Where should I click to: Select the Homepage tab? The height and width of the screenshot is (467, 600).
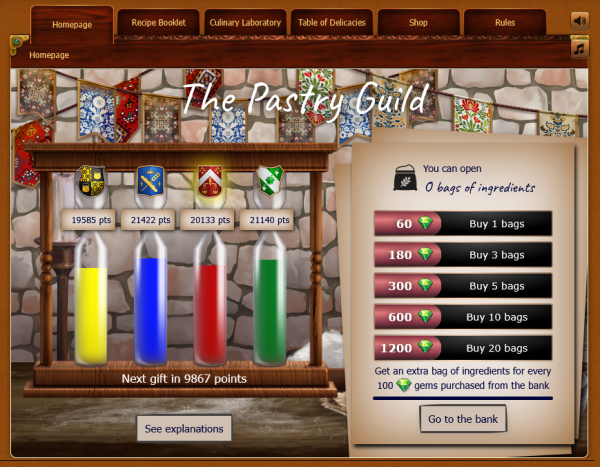[71, 22]
